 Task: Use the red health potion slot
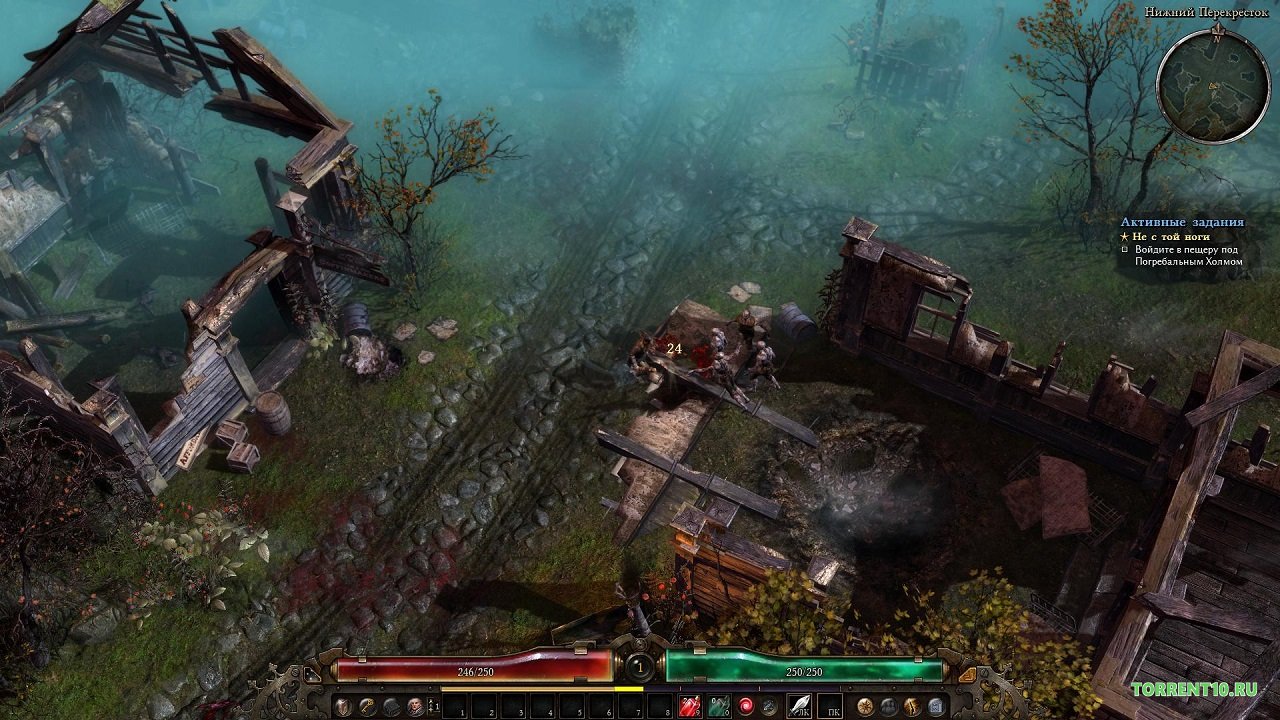[689, 707]
